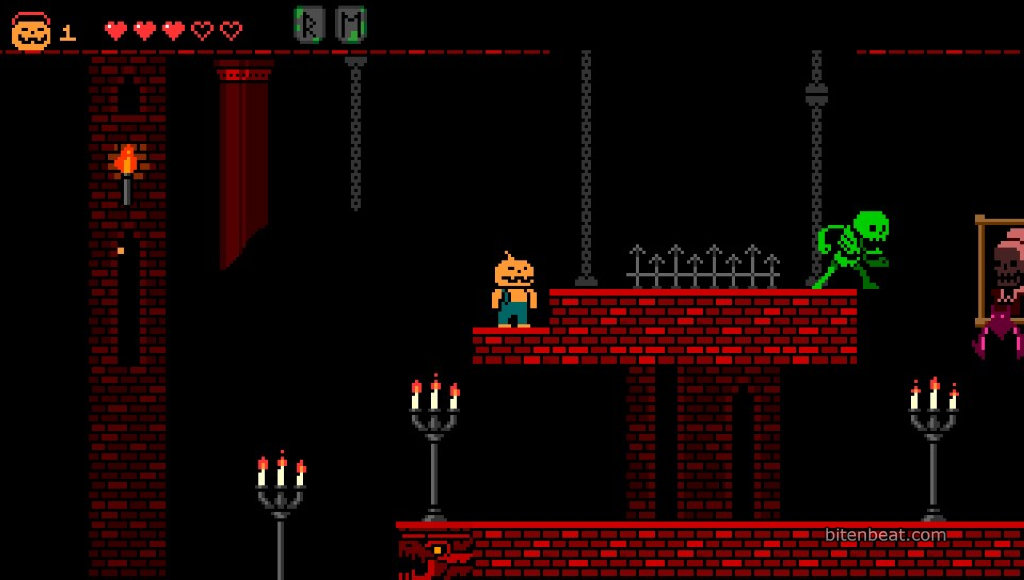Image resolution: width=1024 pixels, height=580 pixels.
Task: Select the M-shaped rune stone
Action: tap(351, 24)
